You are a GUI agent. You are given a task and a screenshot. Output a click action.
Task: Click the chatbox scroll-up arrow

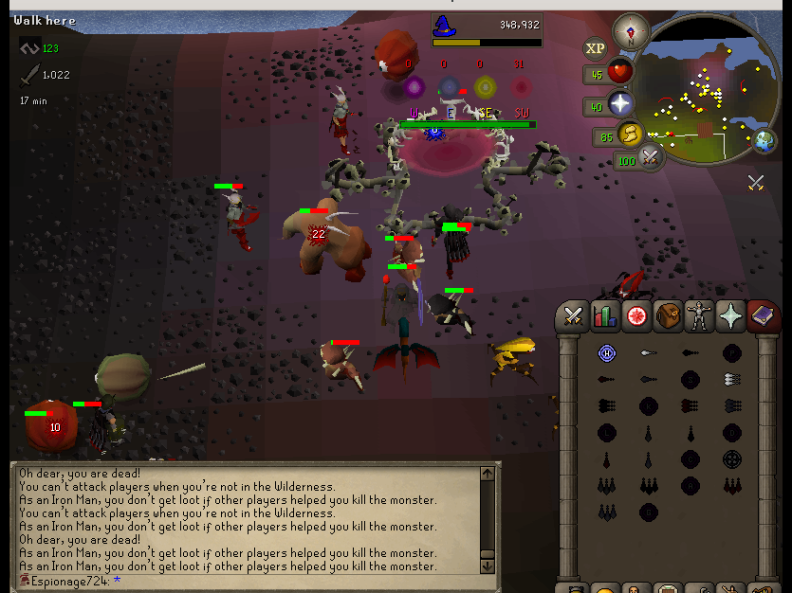pos(487,474)
